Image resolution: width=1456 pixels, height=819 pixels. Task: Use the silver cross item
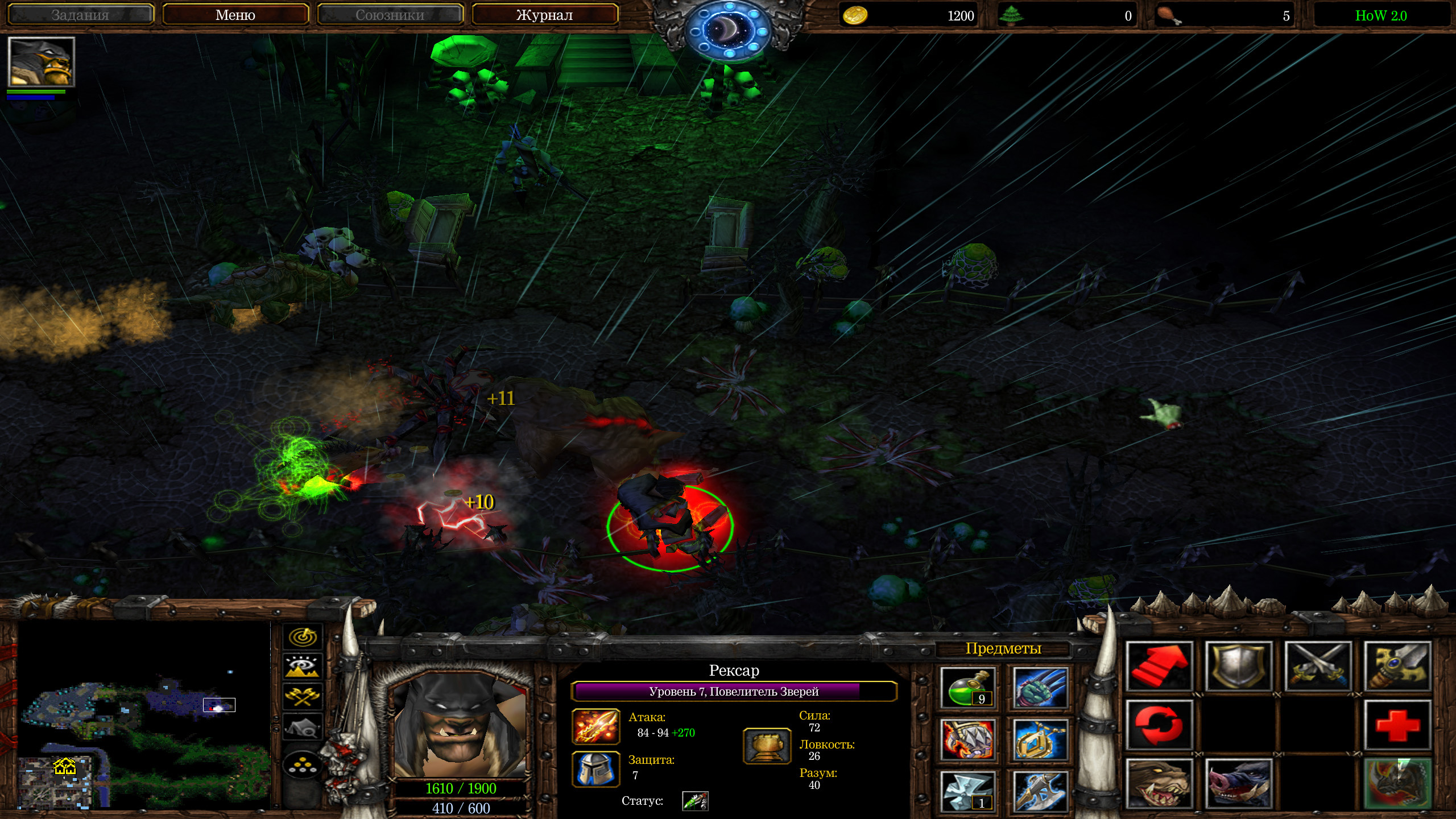pyautogui.click(x=967, y=791)
